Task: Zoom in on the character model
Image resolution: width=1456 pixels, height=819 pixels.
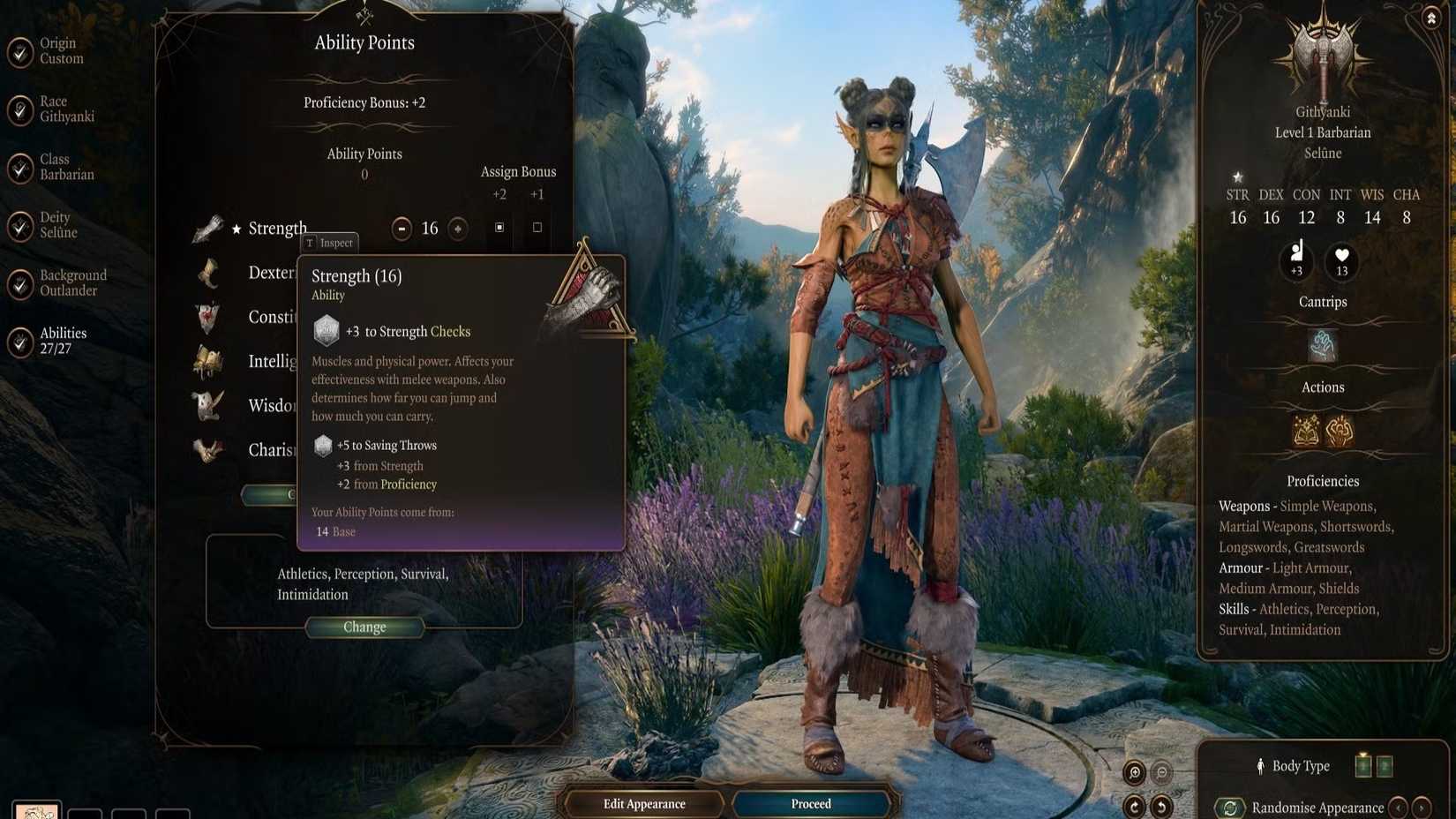Action: click(1135, 770)
